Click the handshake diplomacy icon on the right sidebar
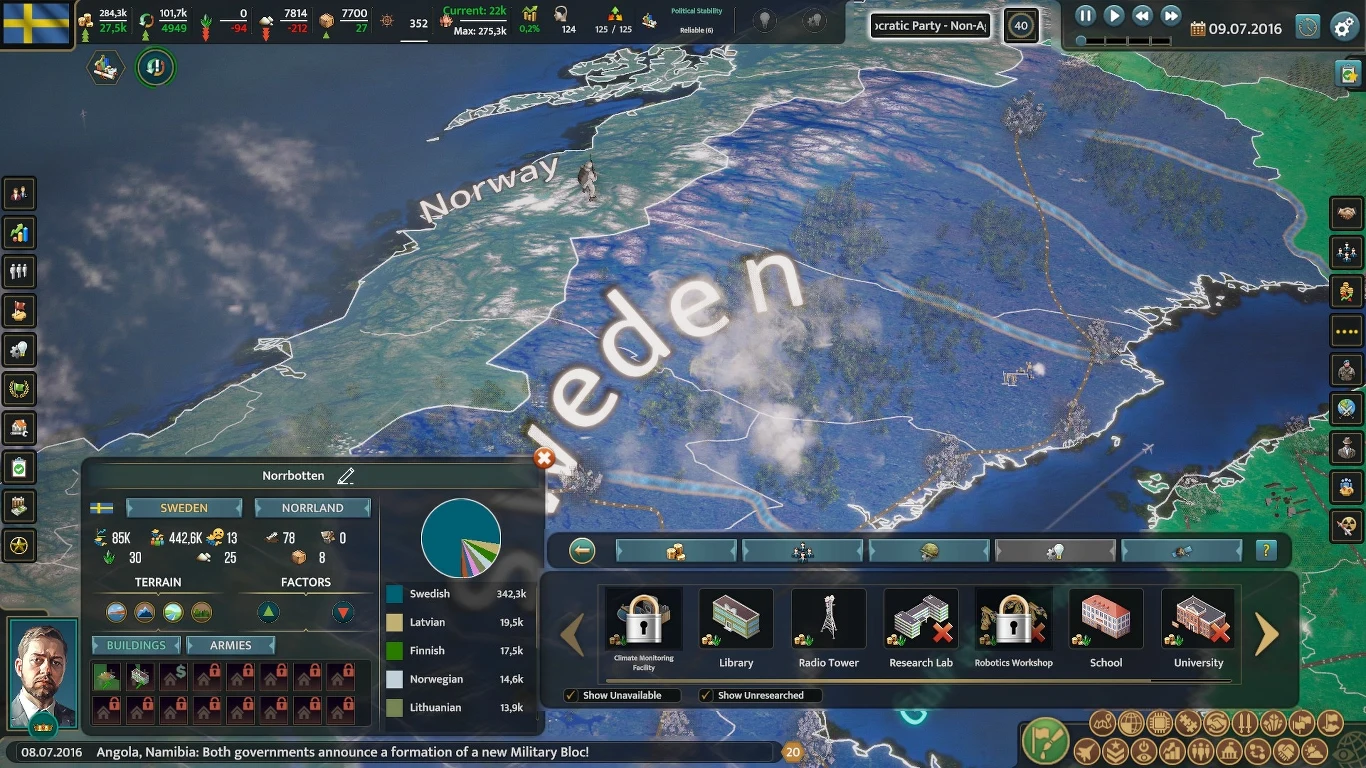The height and width of the screenshot is (768, 1366). click(x=1348, y=213)
